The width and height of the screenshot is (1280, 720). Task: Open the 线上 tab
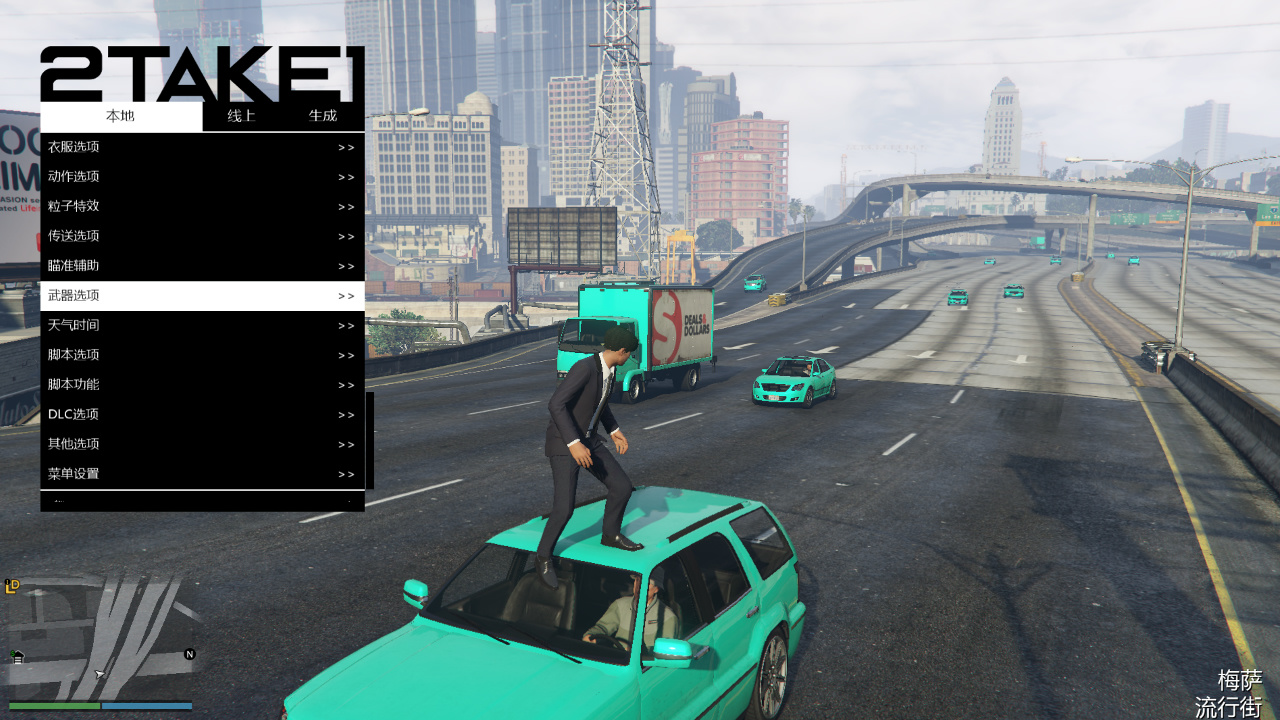[x=241, y=116]
